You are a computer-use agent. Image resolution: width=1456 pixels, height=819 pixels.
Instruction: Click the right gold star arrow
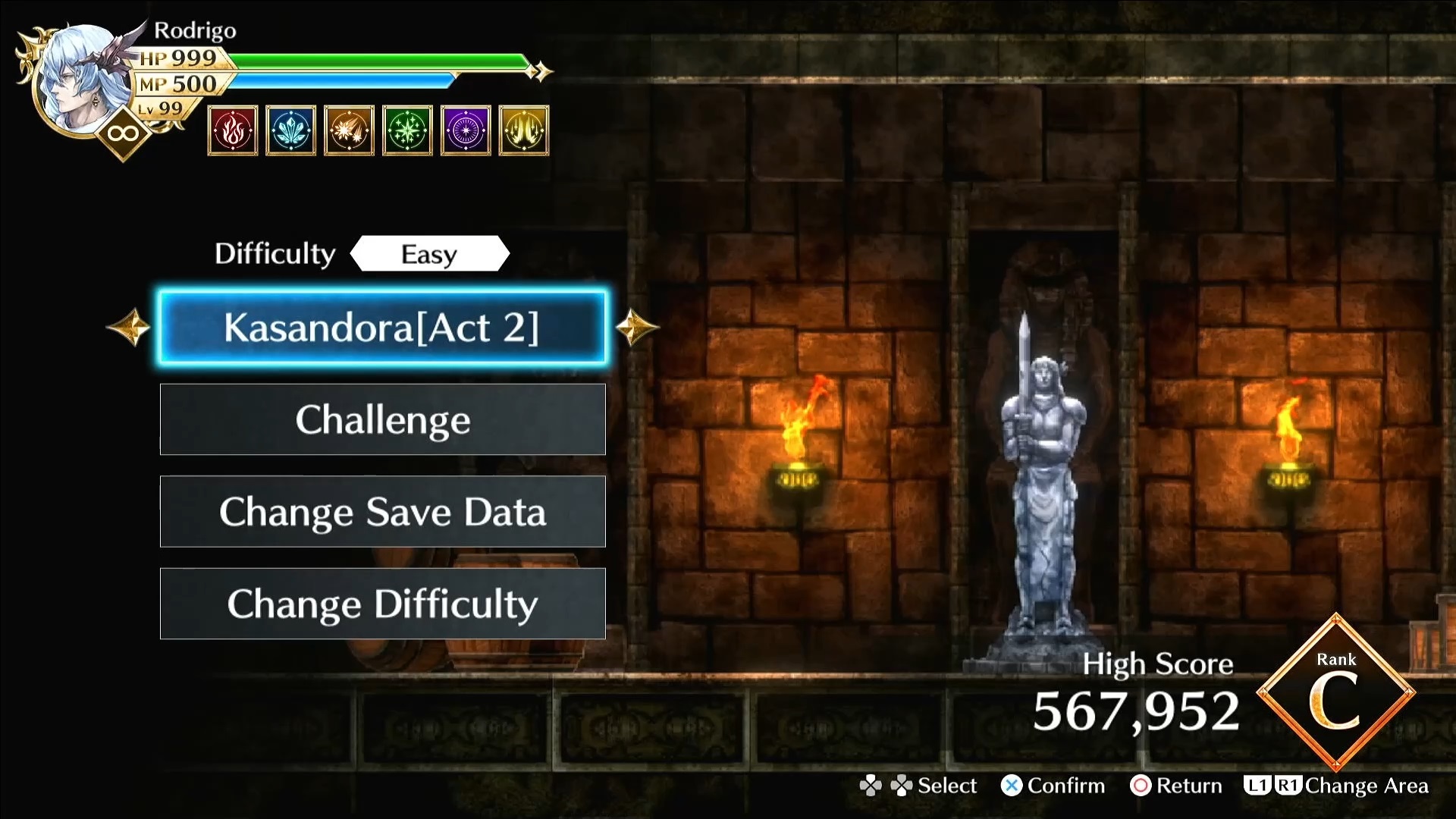click(x=635, y=328)
